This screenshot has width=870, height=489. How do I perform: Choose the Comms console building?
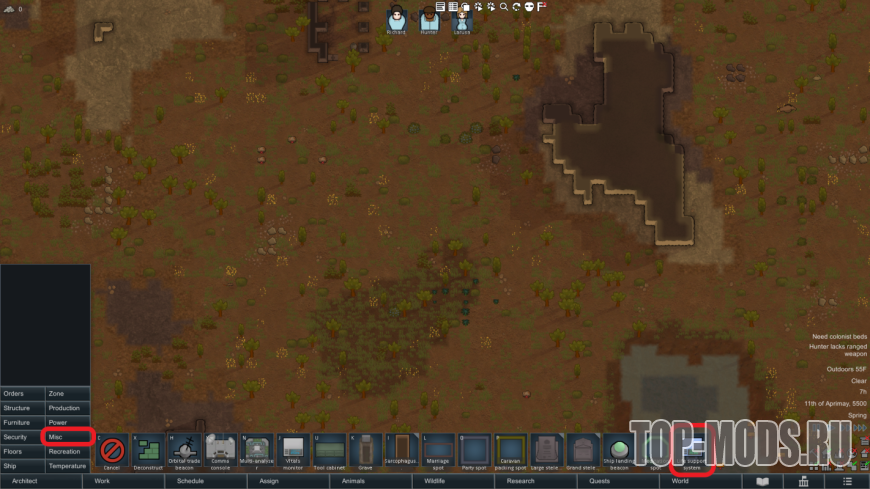click(221, 452)
